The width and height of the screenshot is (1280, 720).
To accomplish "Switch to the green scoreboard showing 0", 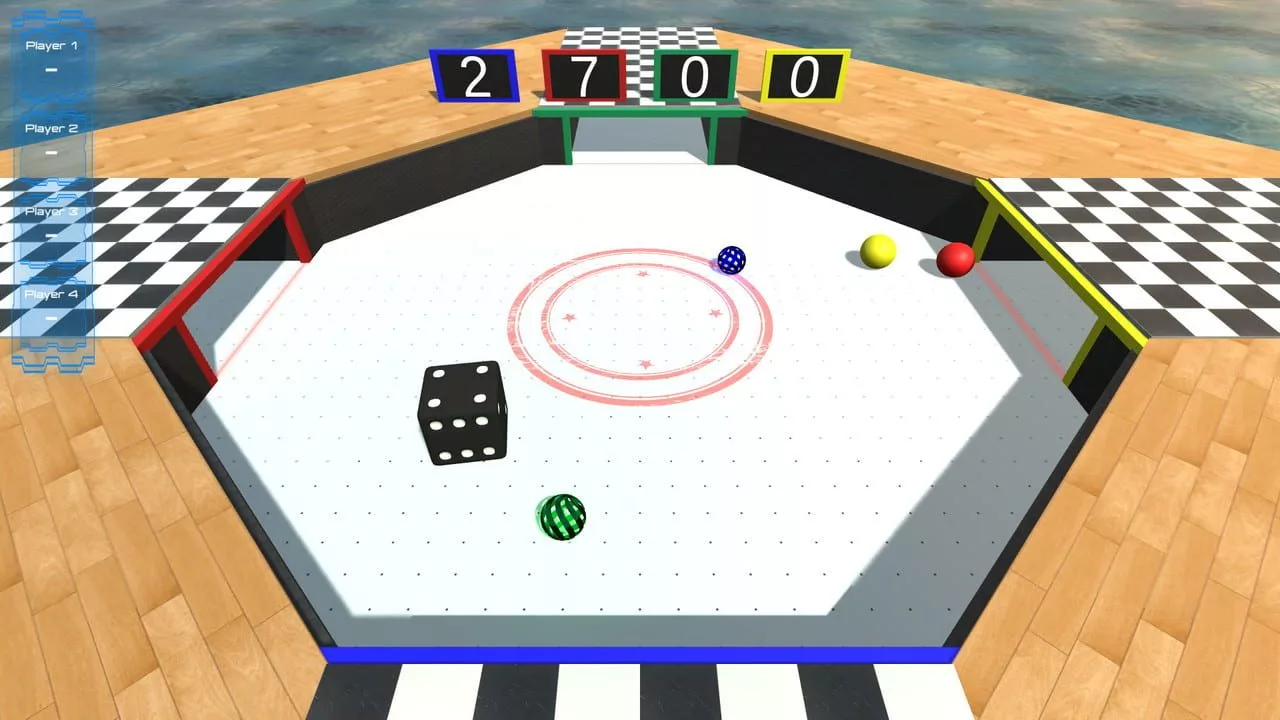I will (695, 76).
